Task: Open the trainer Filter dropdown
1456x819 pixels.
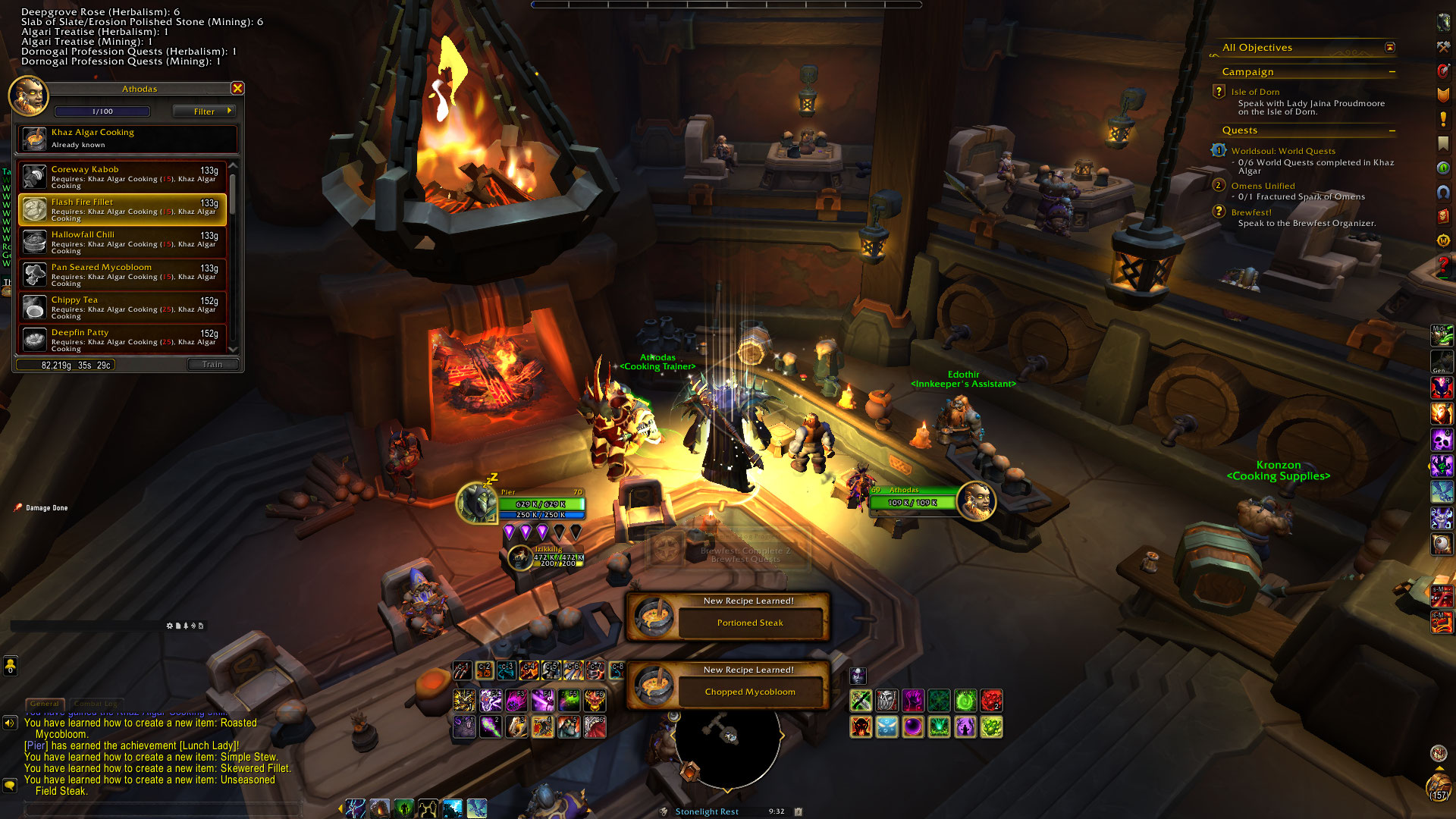Action: (x=204, y=111)
